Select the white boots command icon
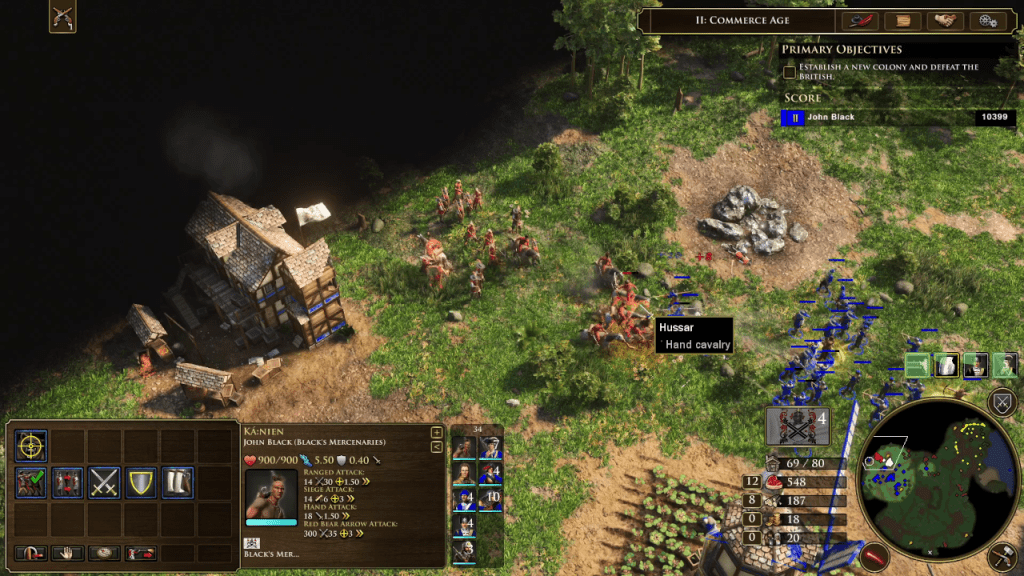Image resolution: width=1024 pixels, height=576 pixels. pyautogui.click(x=177, y=483)
